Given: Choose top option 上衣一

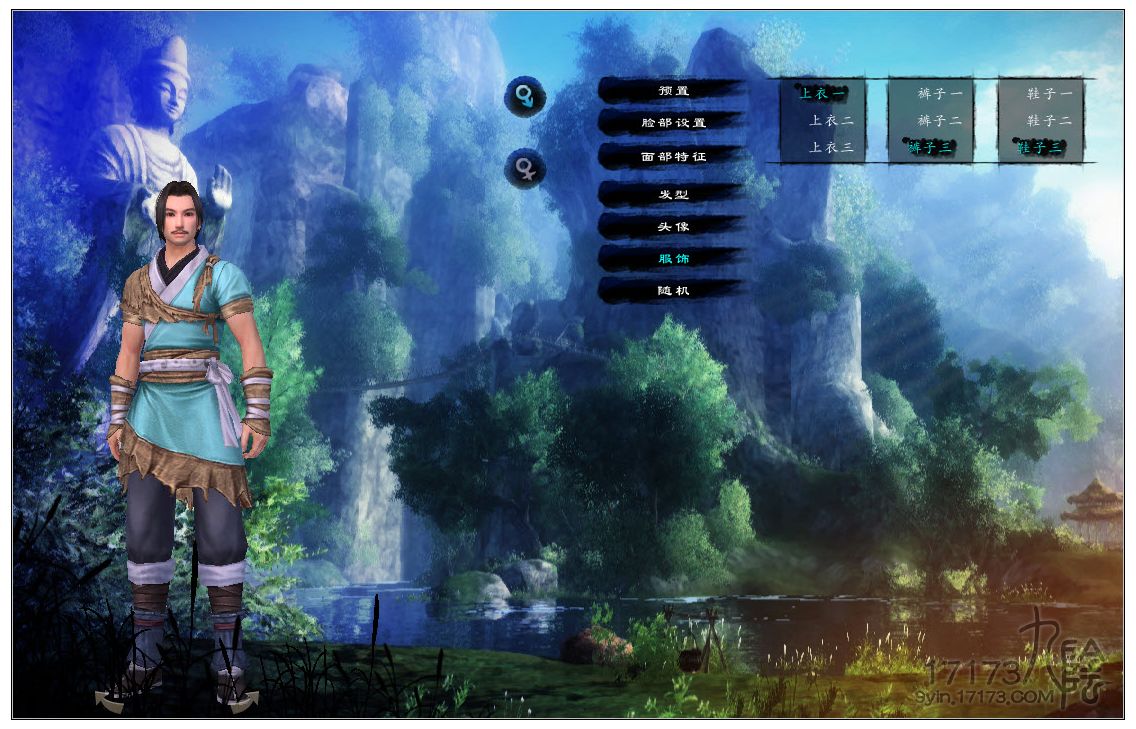Looking at the screenshot, I should click(x=822, y=94).
